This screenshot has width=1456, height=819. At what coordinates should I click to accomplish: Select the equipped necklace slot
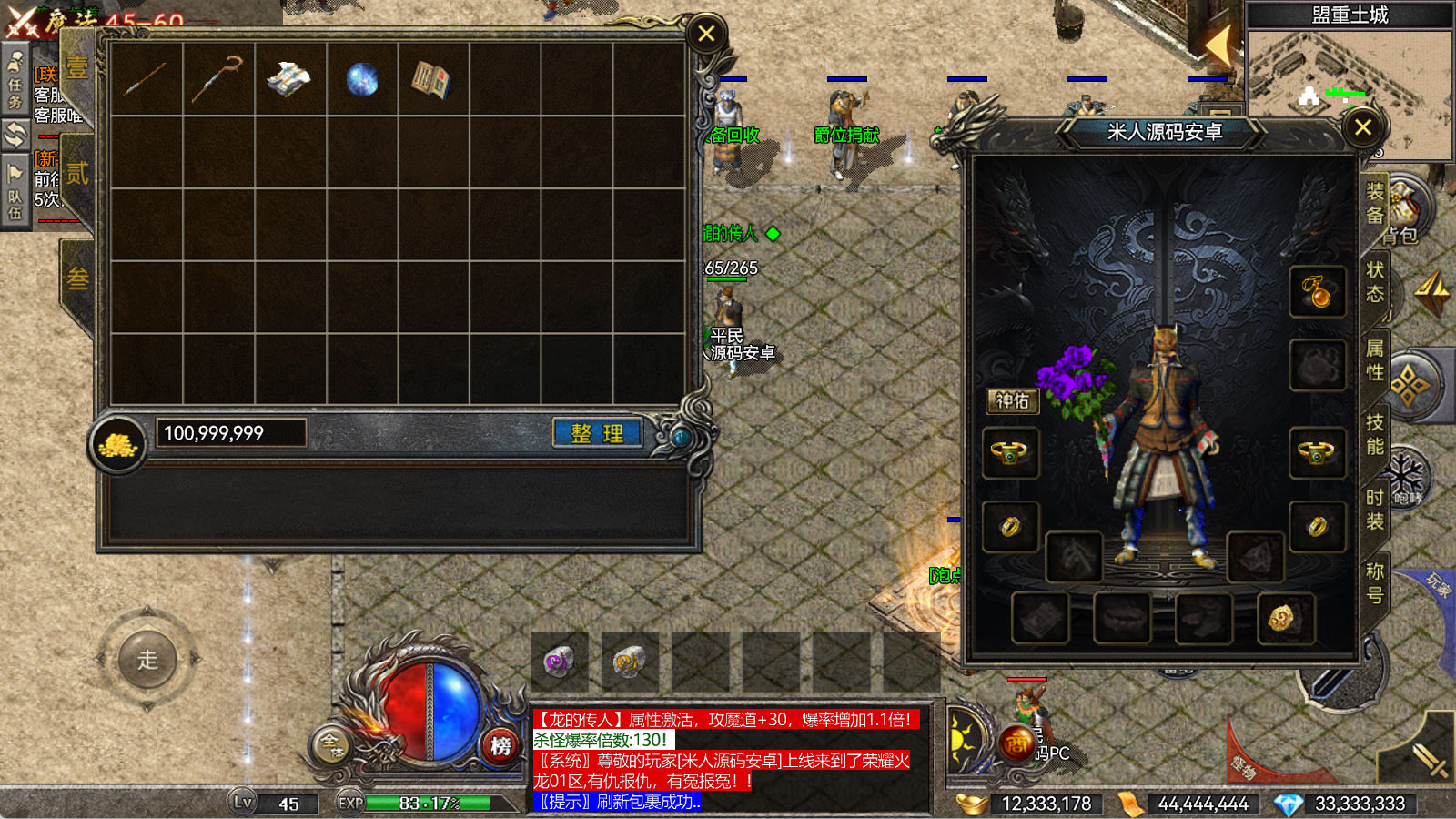point(1317,292)
